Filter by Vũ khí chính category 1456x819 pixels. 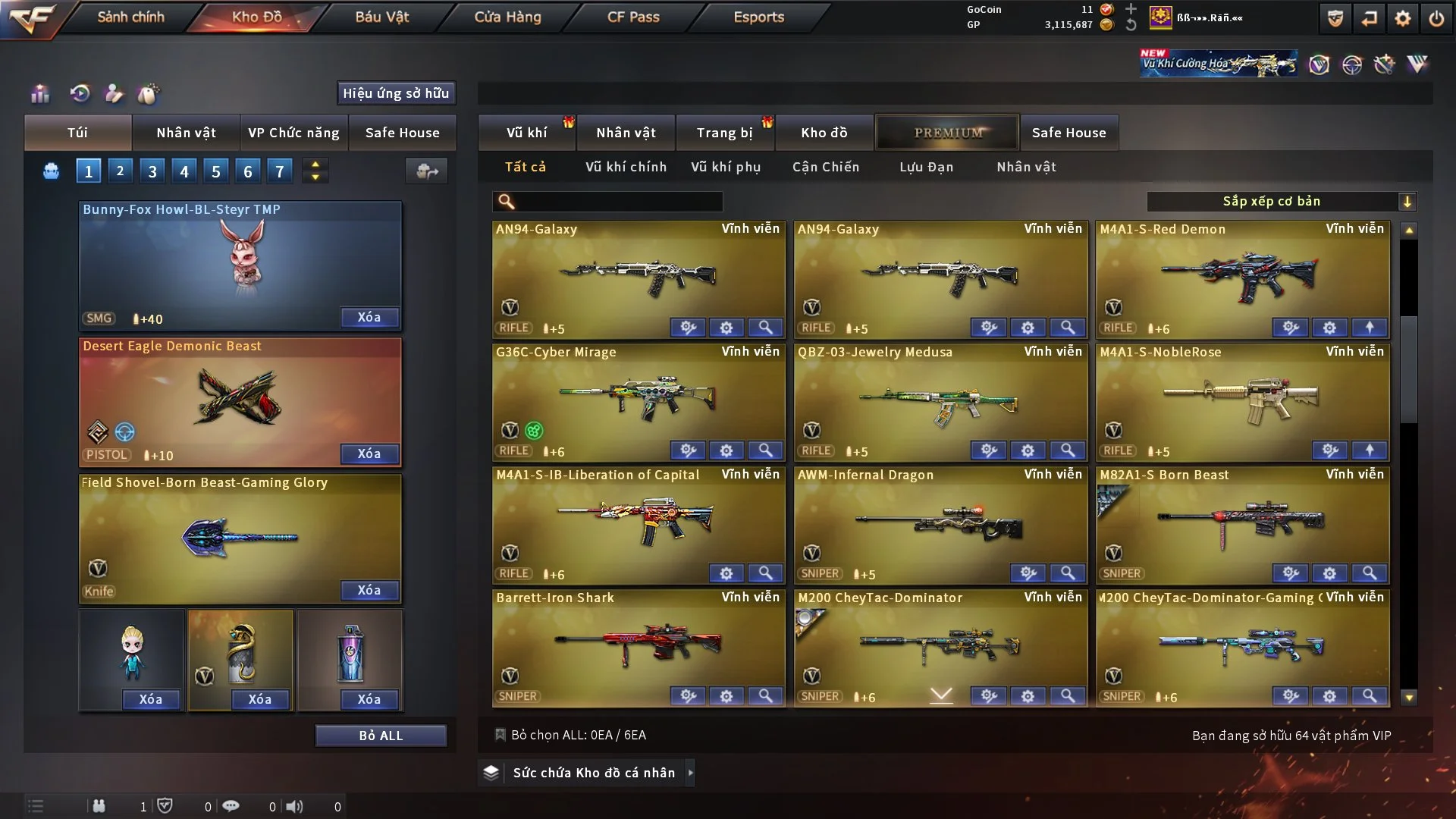[626, 167]
